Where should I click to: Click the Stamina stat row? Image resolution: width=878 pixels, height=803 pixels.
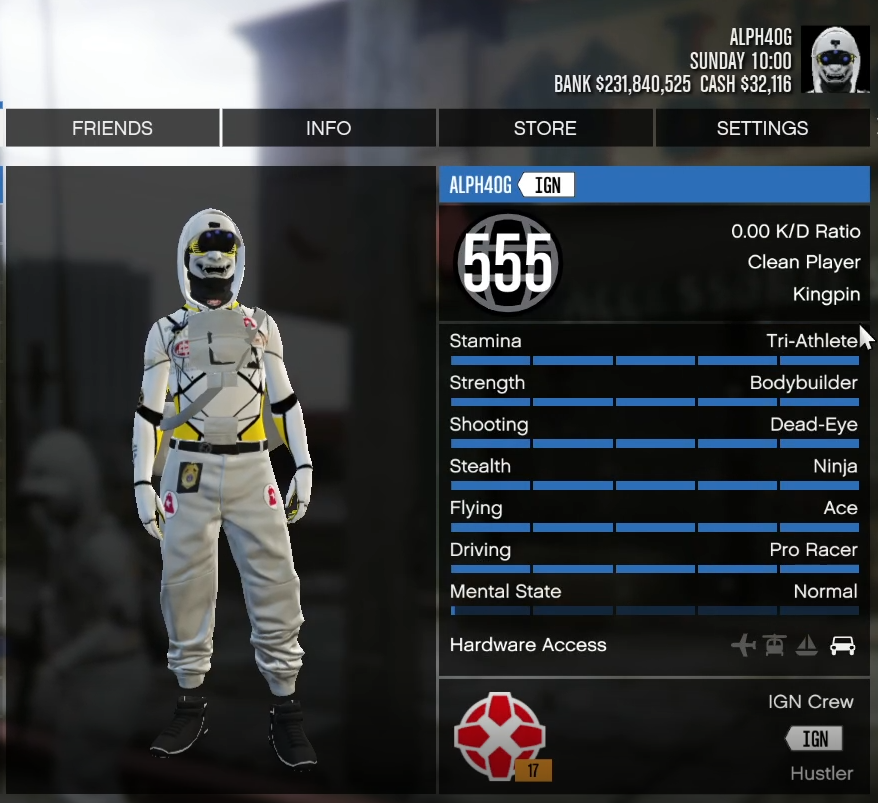[654, 346]
